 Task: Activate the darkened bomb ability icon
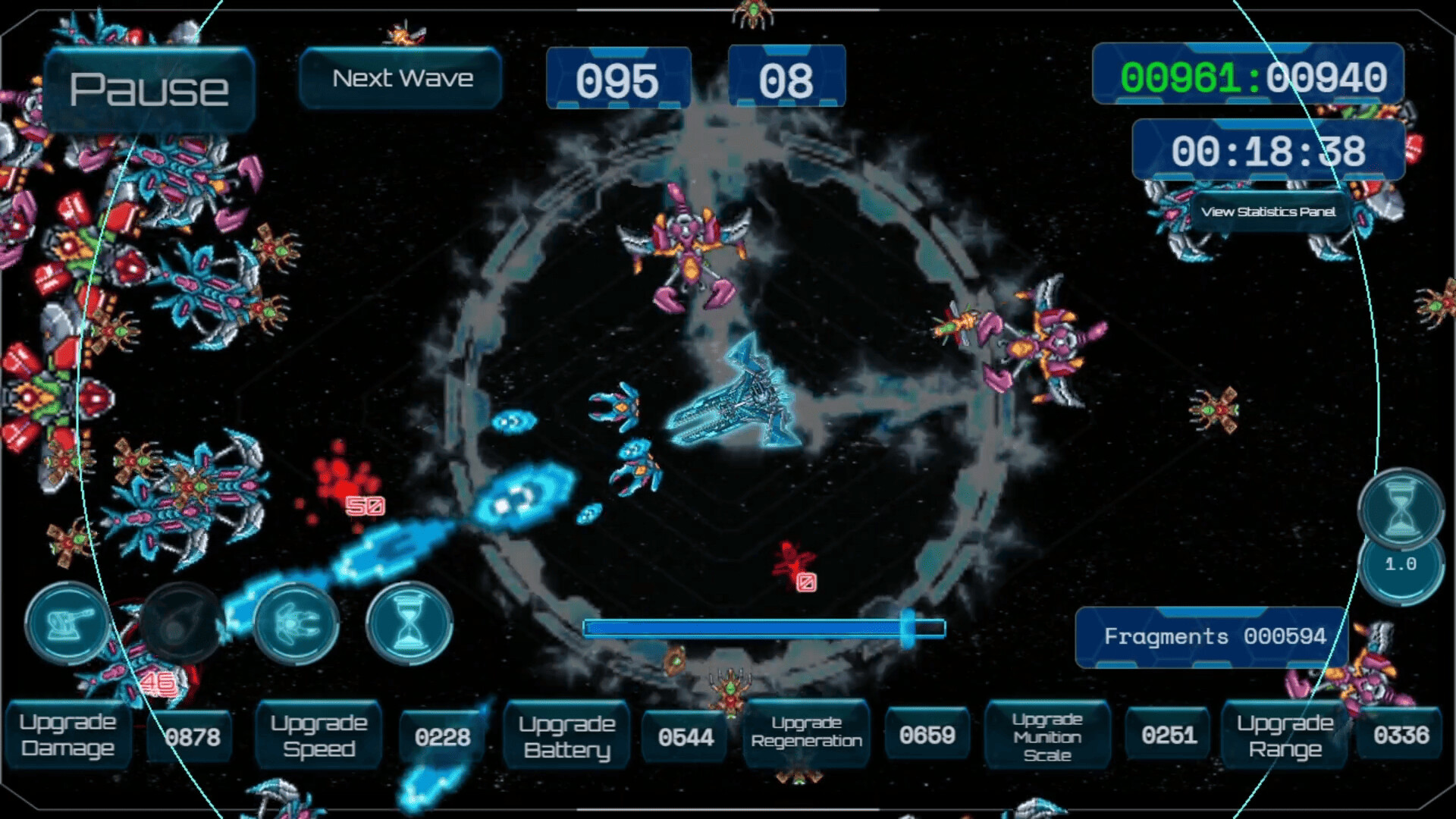coord(182,623)
